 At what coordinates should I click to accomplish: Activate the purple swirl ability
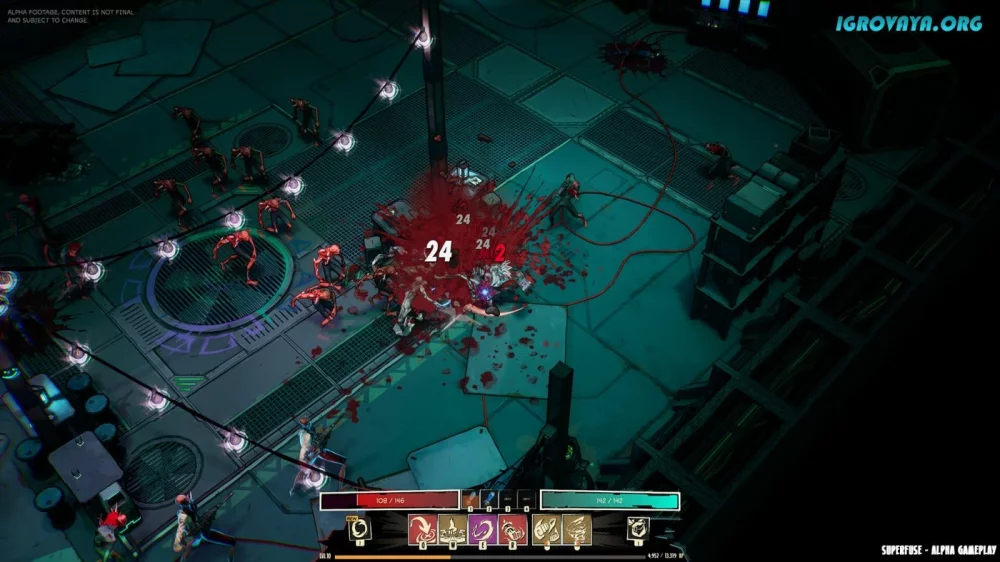[483, 530]
